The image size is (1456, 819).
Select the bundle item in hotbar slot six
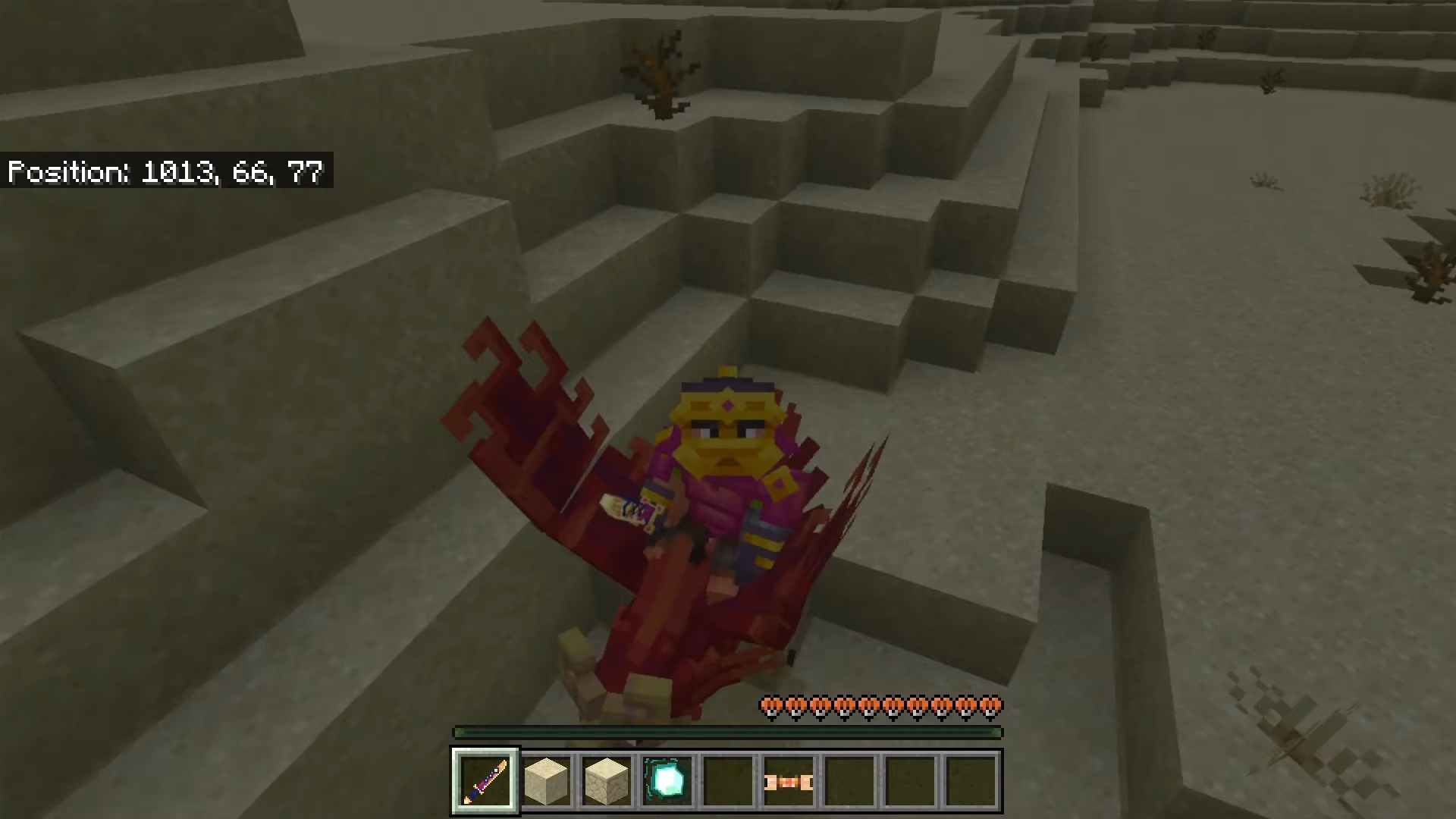coord(787,780)
